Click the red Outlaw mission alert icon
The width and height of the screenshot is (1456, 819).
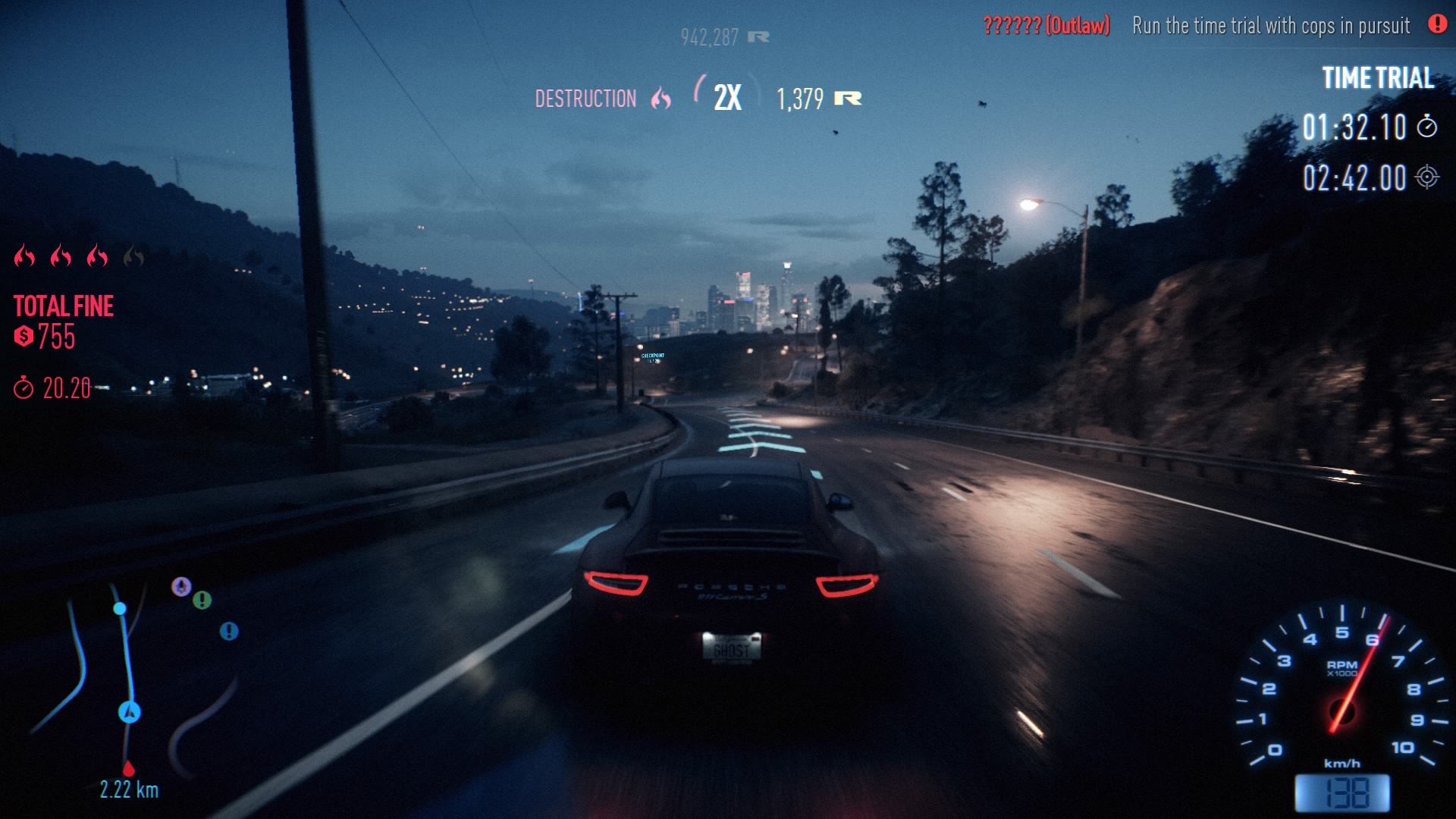[x=1437, y=24]
